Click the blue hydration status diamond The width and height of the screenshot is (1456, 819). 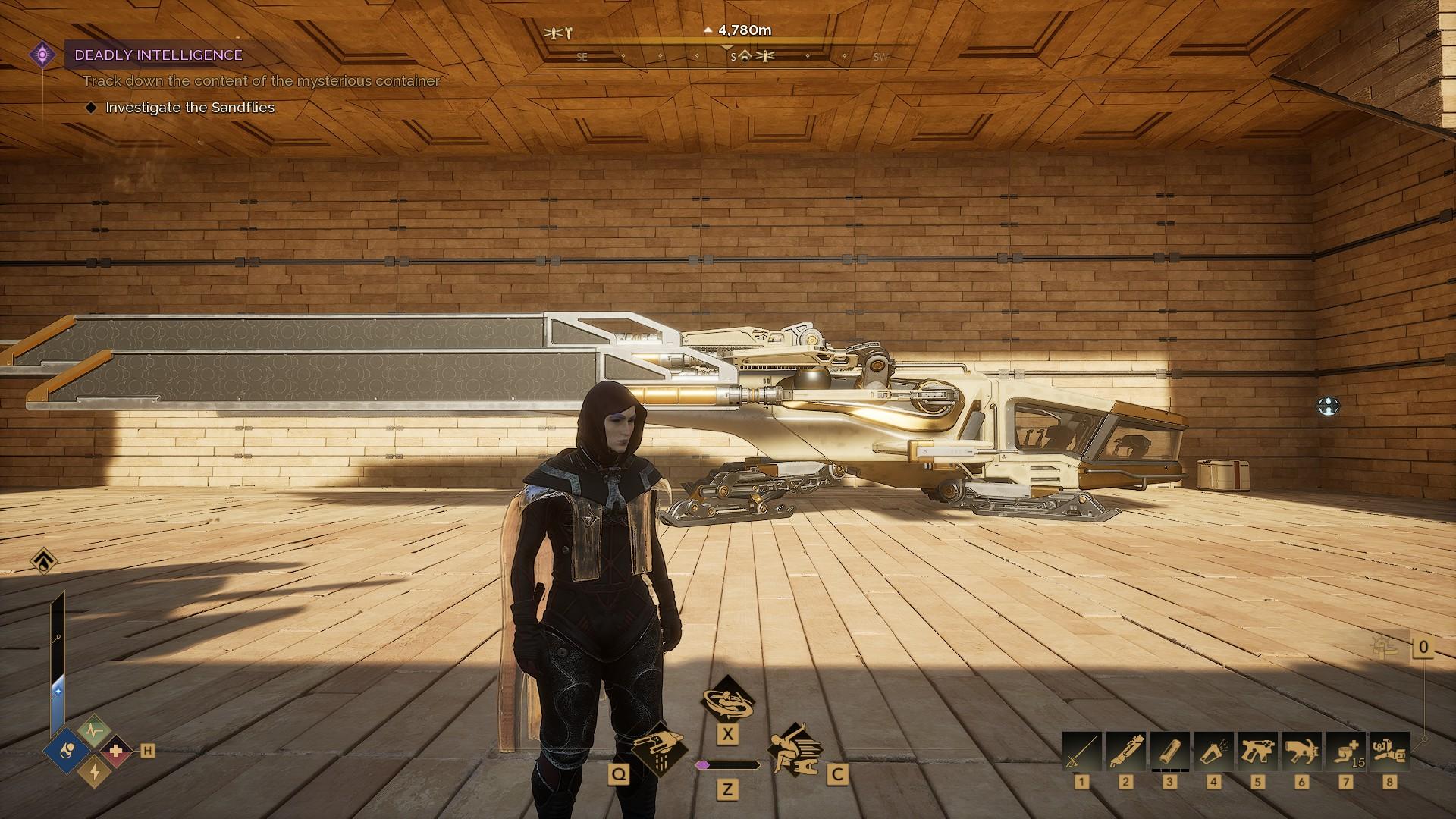[67, 752]
